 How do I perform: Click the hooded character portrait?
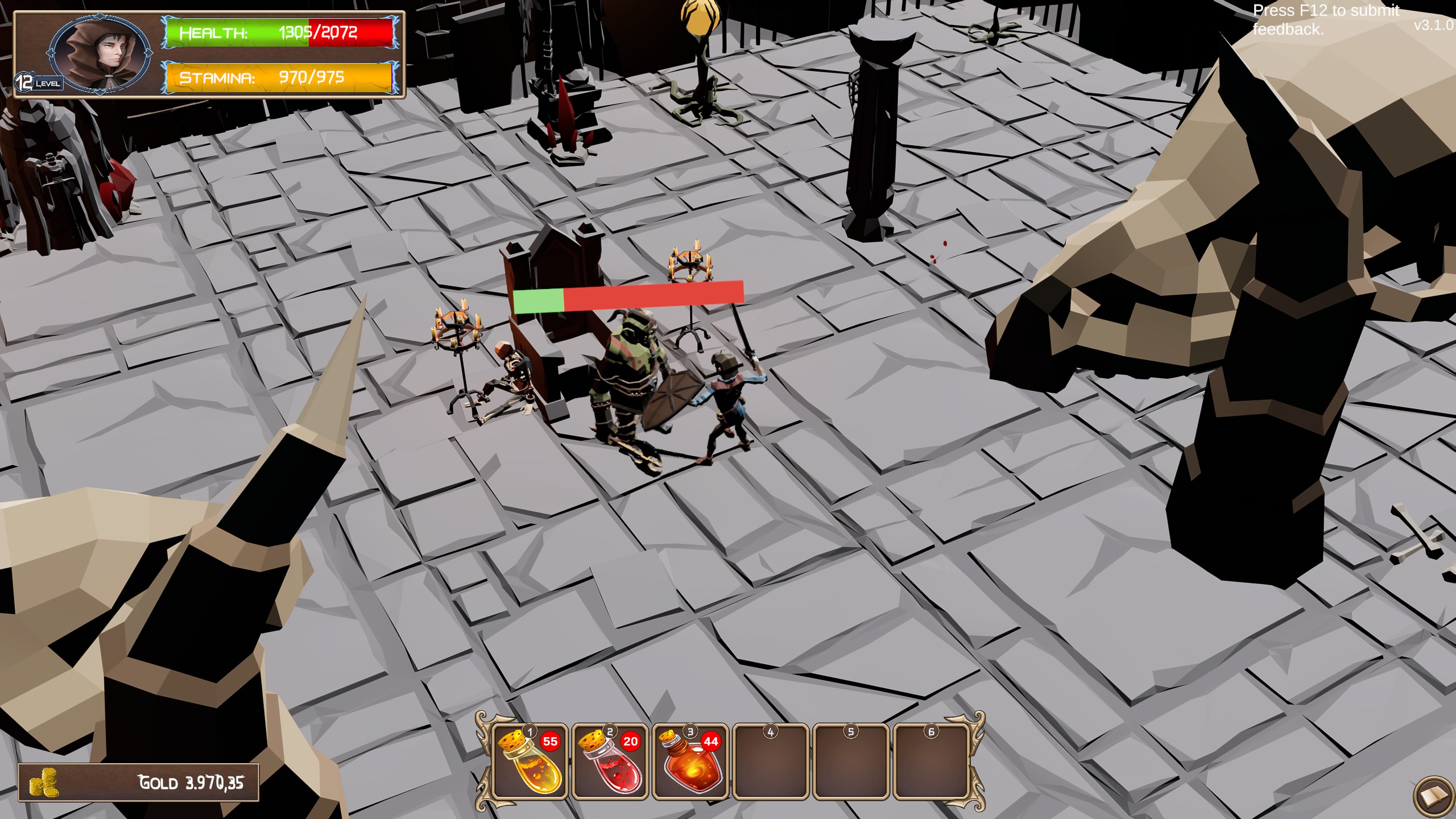100,54
